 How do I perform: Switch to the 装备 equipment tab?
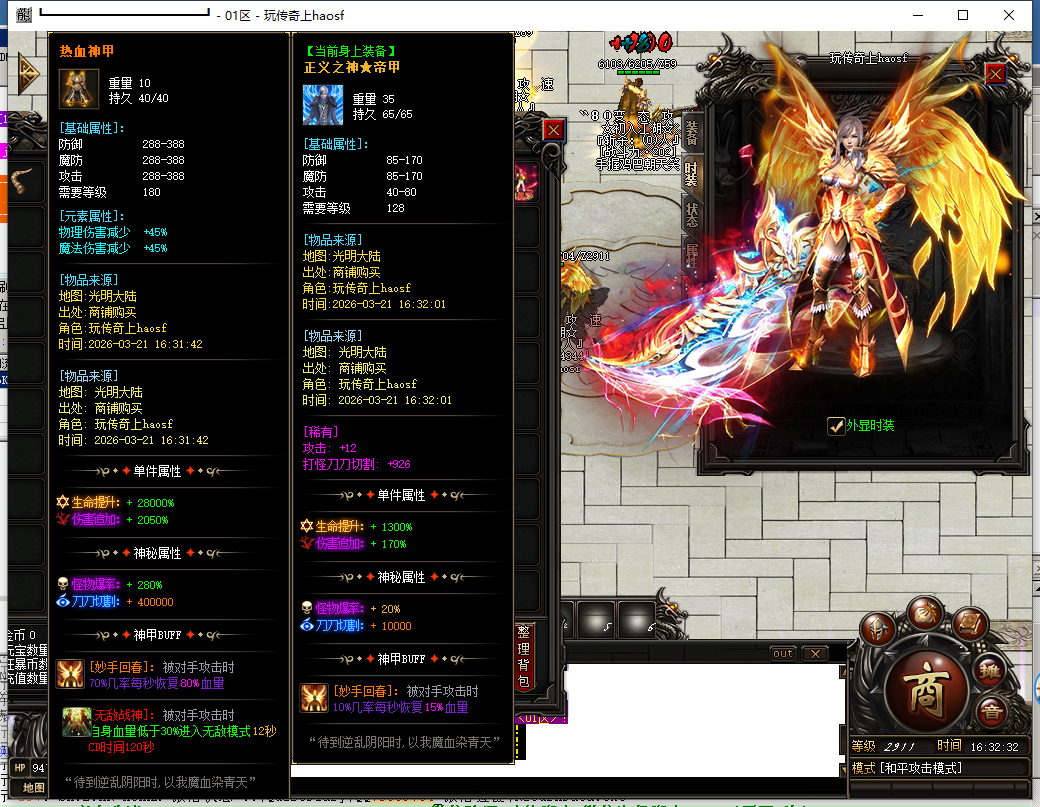(x=692, y=134)
